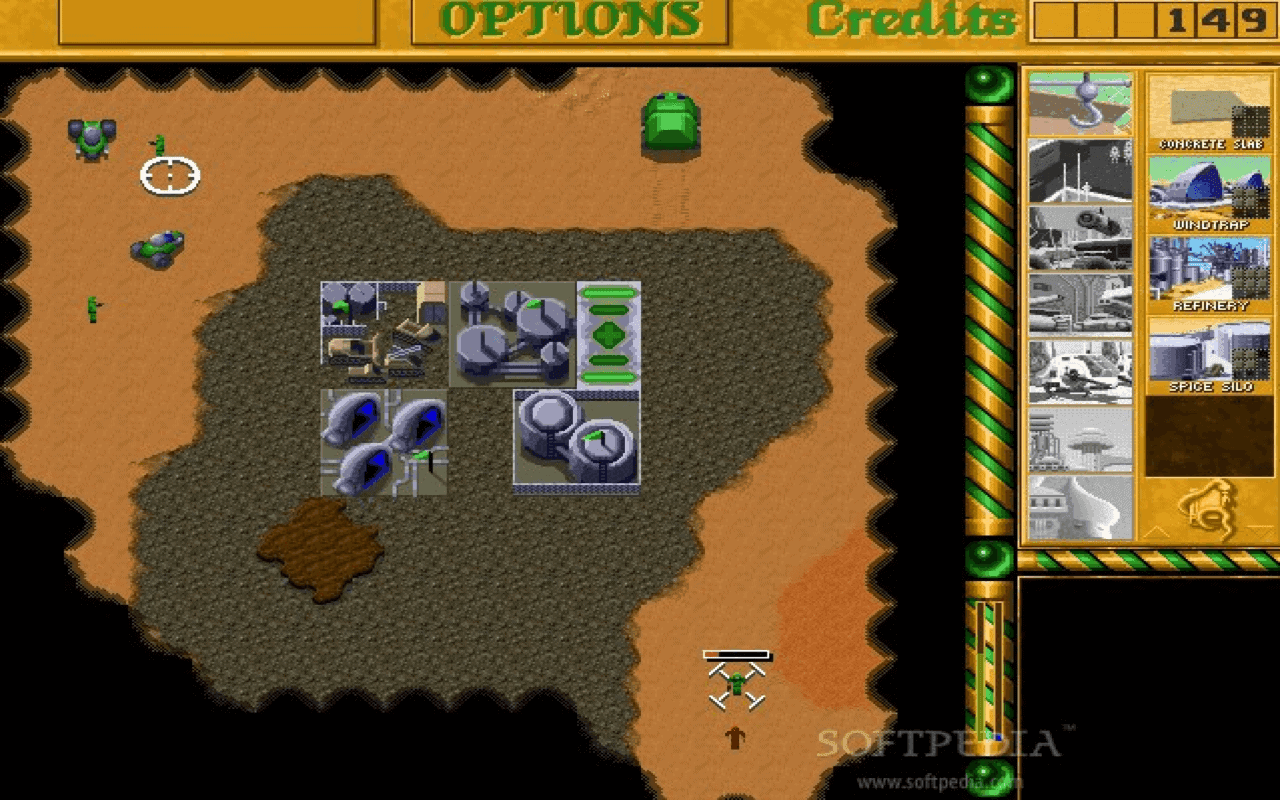Select the Spice Silo build icon
Screen dimensions: 1280x800
[1210, 350]
